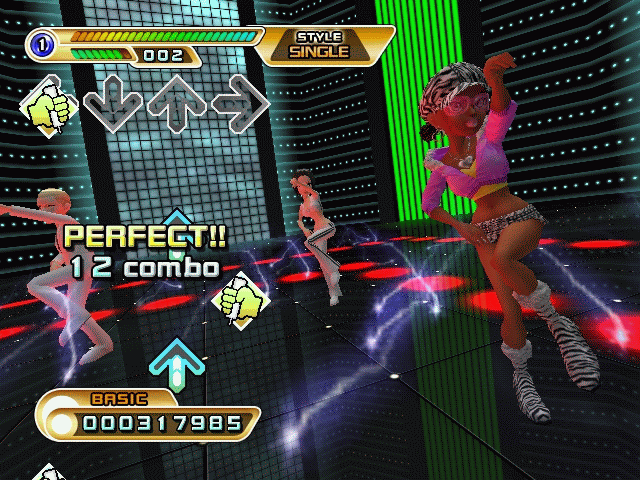Select the Style Single badge

(320, 45)
